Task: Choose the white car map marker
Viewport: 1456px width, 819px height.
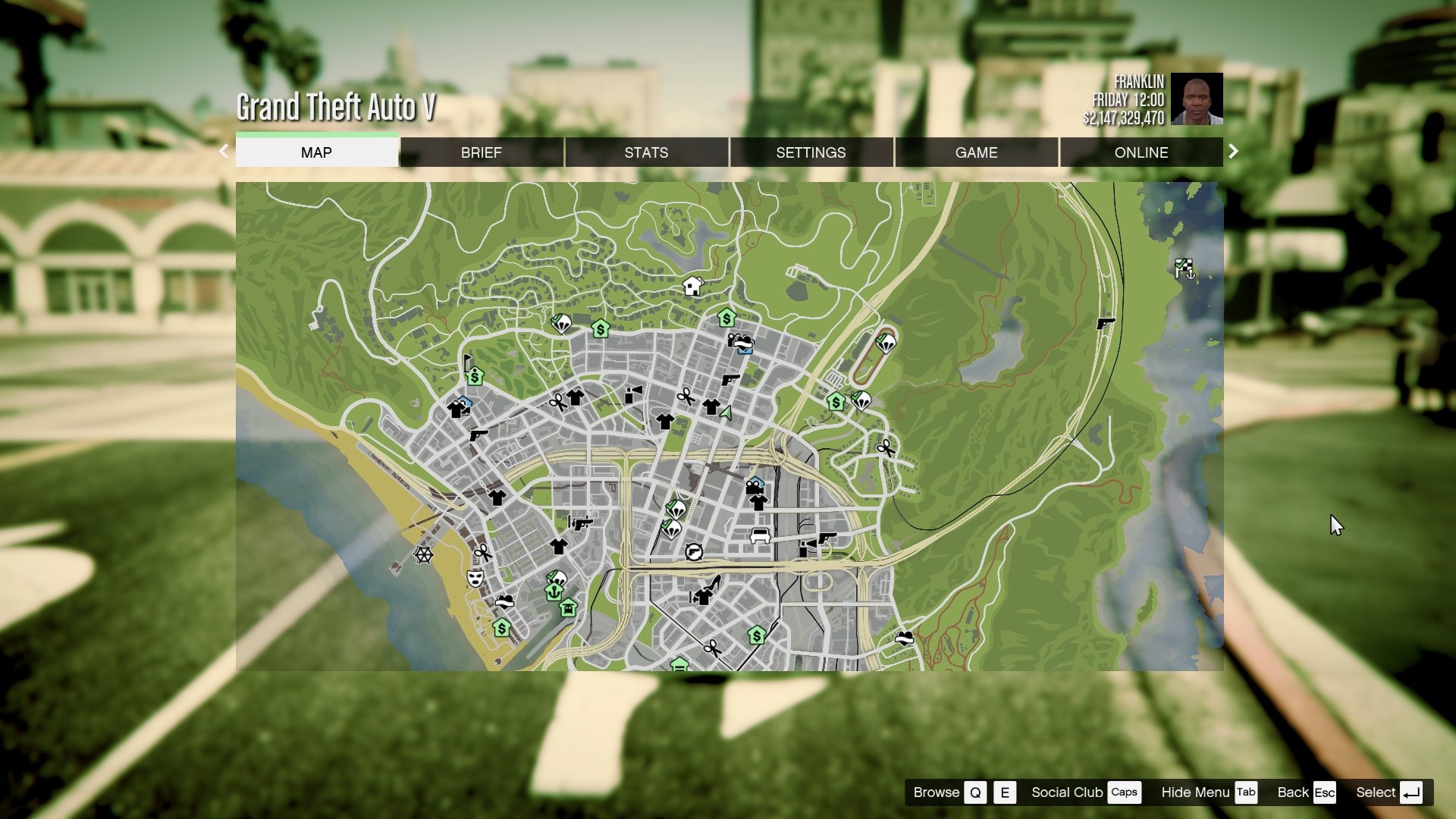Action: [x=760, y=537]
